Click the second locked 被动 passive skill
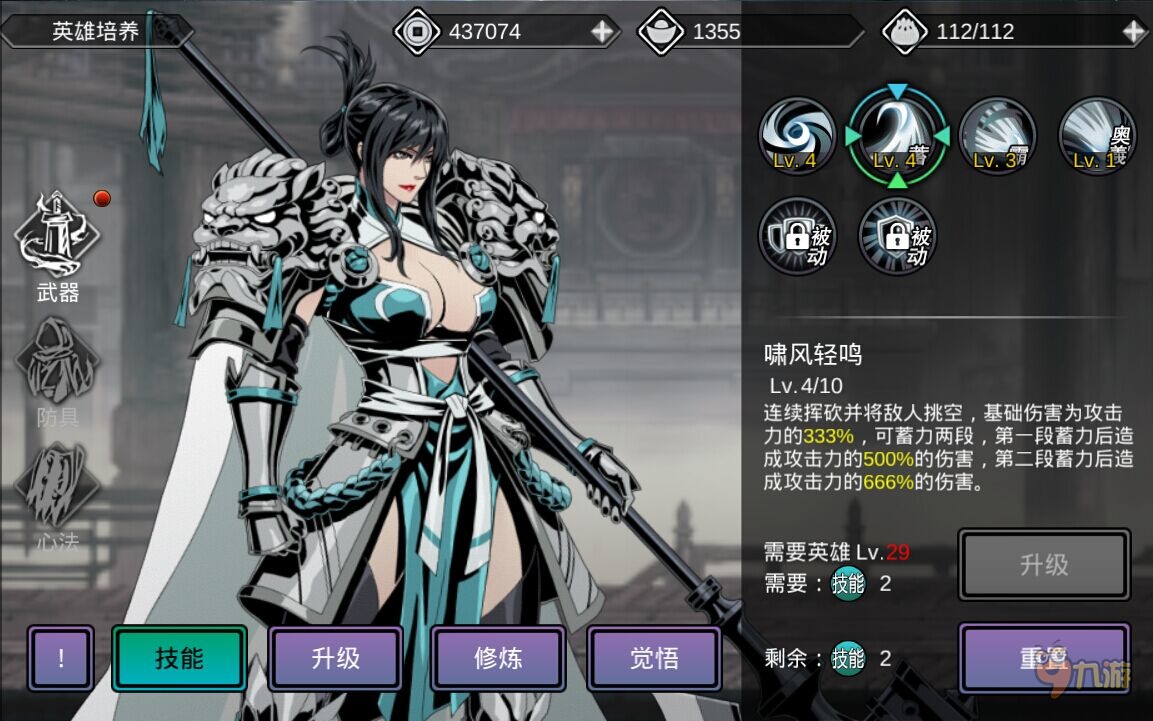1153x721 pixels. [897, 236]
